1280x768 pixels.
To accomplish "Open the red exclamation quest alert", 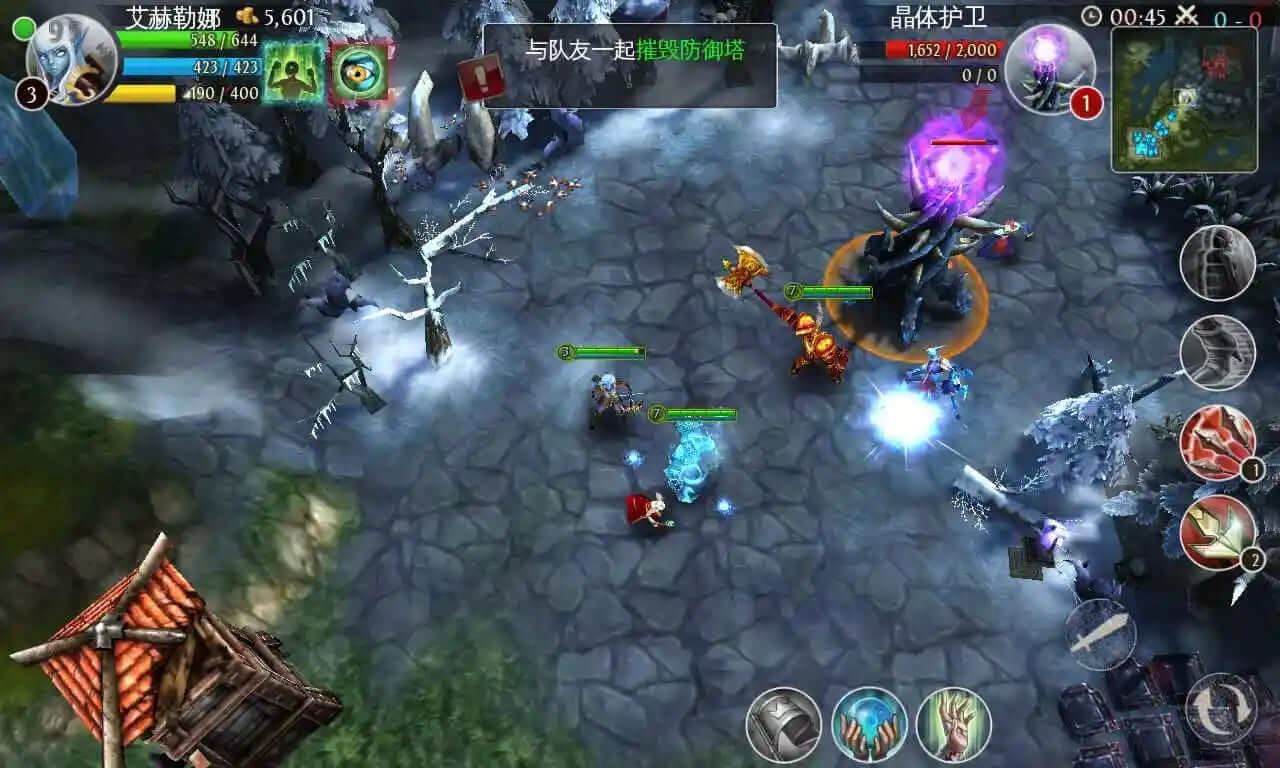I will [481, 78].
